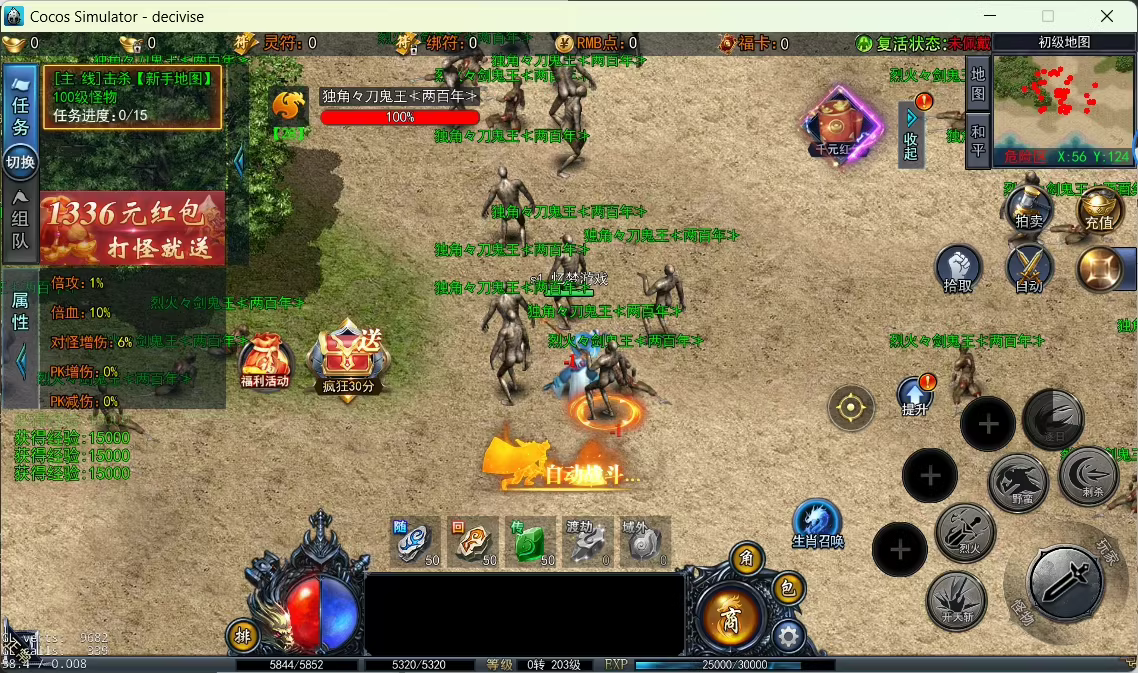The image size is (1138, 673).
Task: Open the 福利活动 welfare events icon
Action: tap(264, 361)
